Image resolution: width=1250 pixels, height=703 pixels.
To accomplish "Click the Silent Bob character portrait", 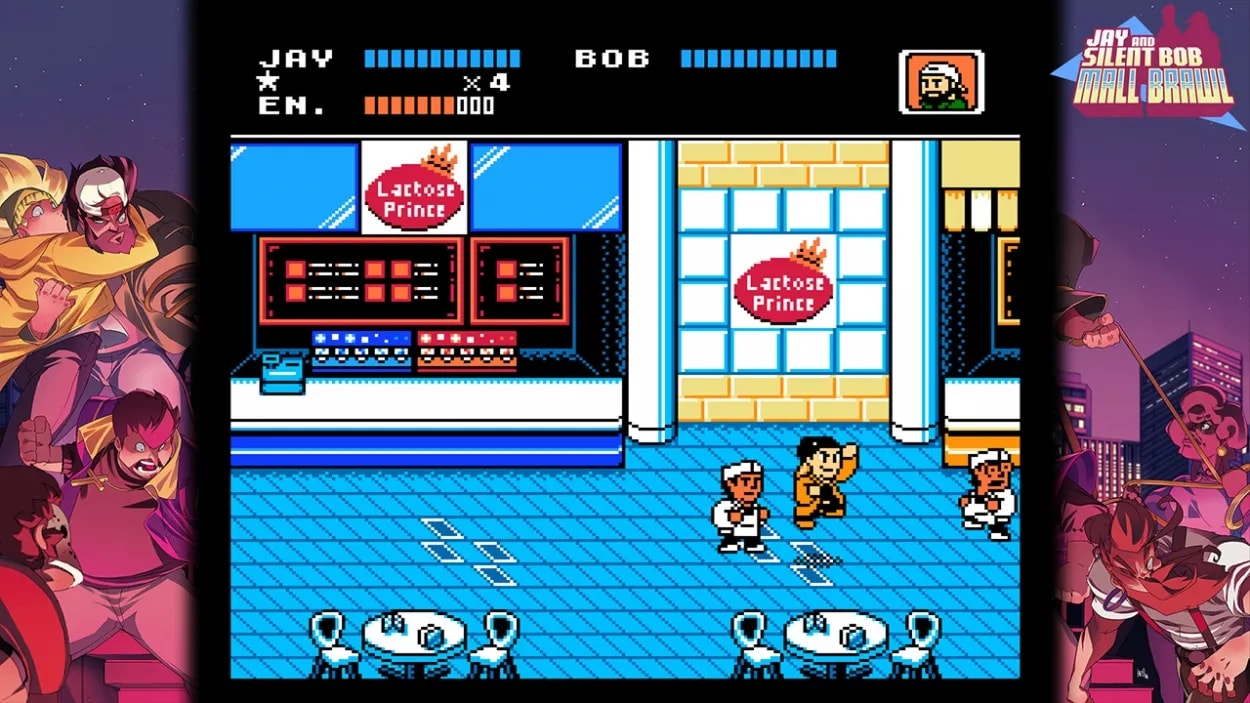I will point(941,82).
